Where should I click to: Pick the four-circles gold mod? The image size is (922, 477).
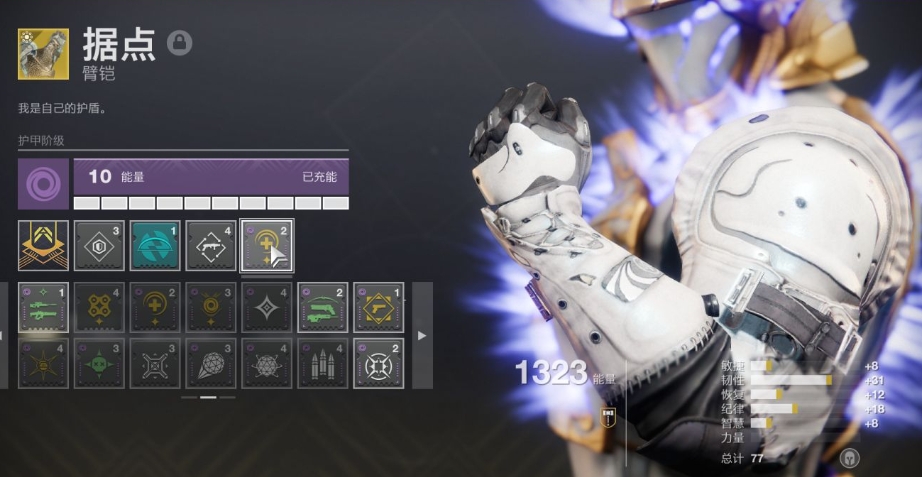point(99,307)
